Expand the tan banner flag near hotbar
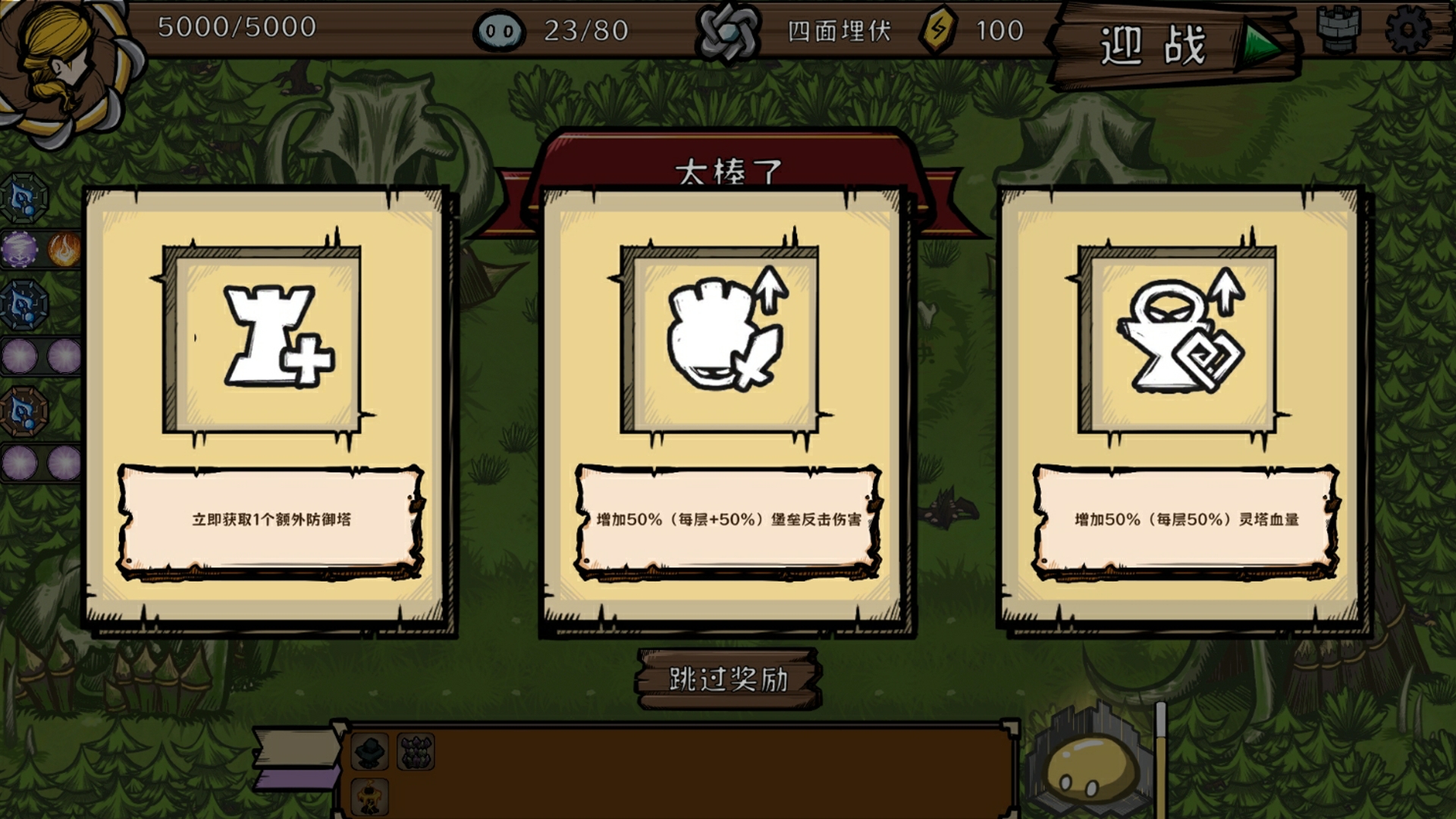Viewport: 1456px width, 819px height. point(296,747)
